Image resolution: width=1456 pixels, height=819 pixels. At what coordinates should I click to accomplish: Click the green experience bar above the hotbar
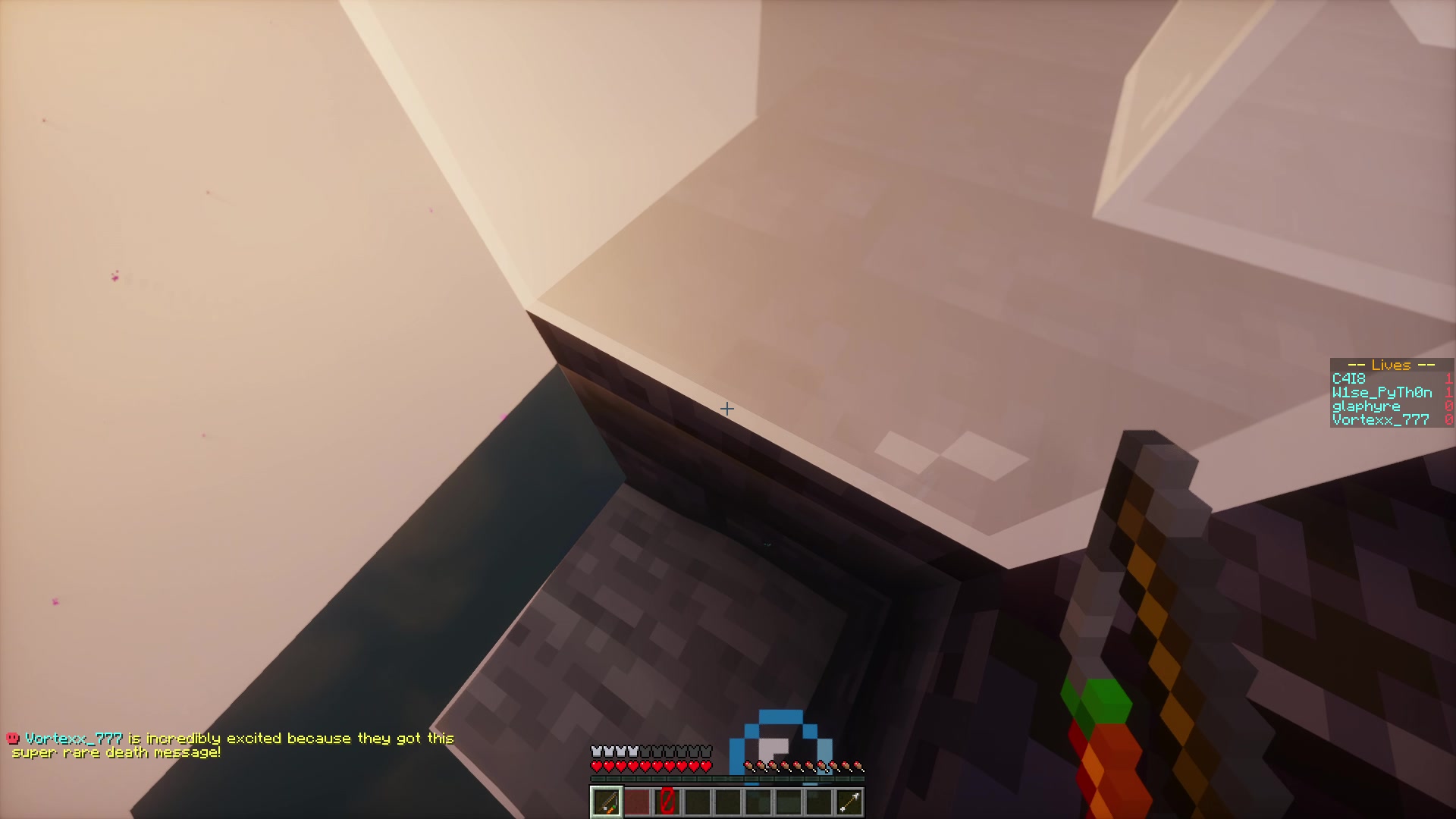coord(728,777)
